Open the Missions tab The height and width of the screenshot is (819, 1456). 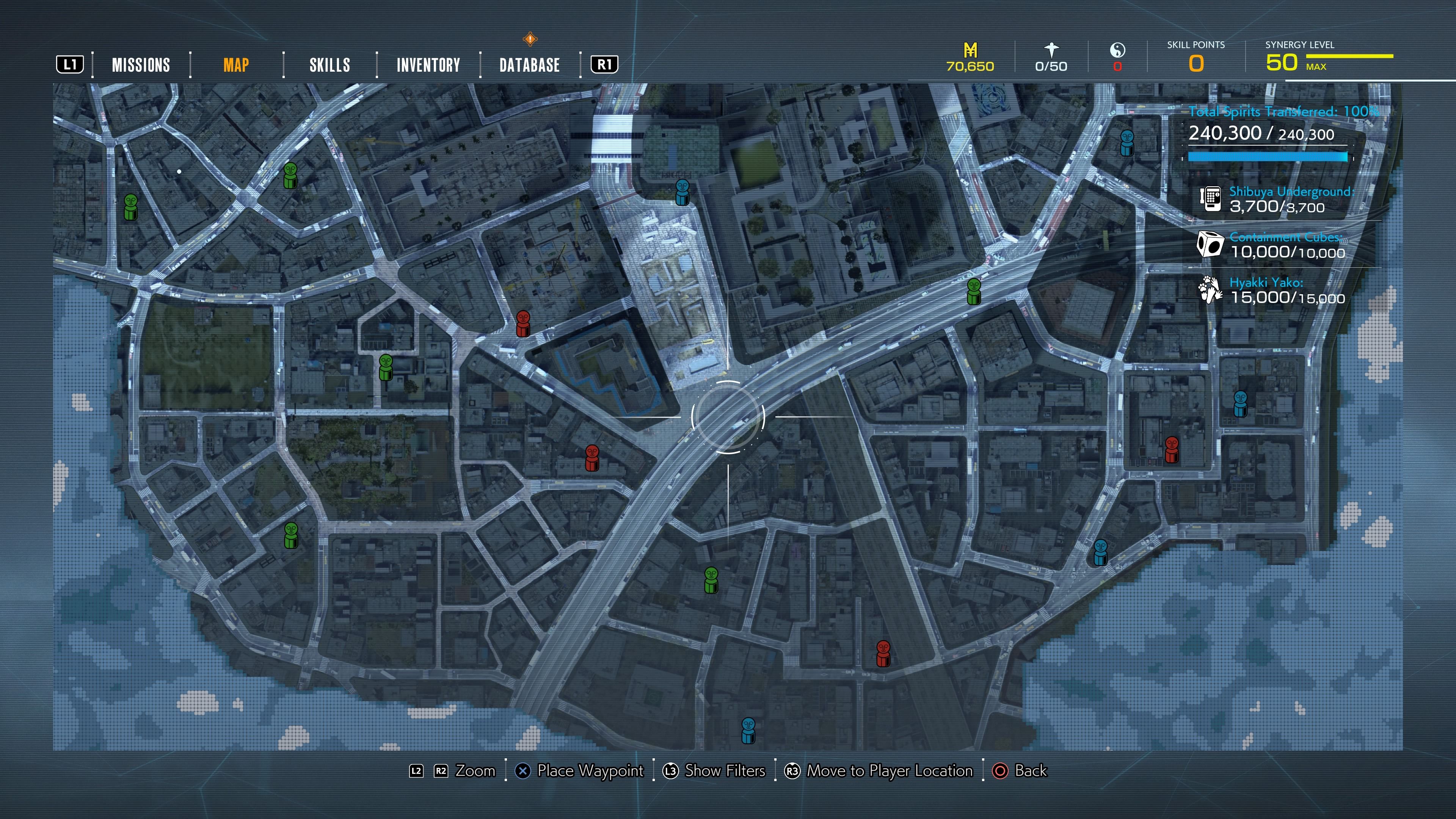[x=141, y=65]
